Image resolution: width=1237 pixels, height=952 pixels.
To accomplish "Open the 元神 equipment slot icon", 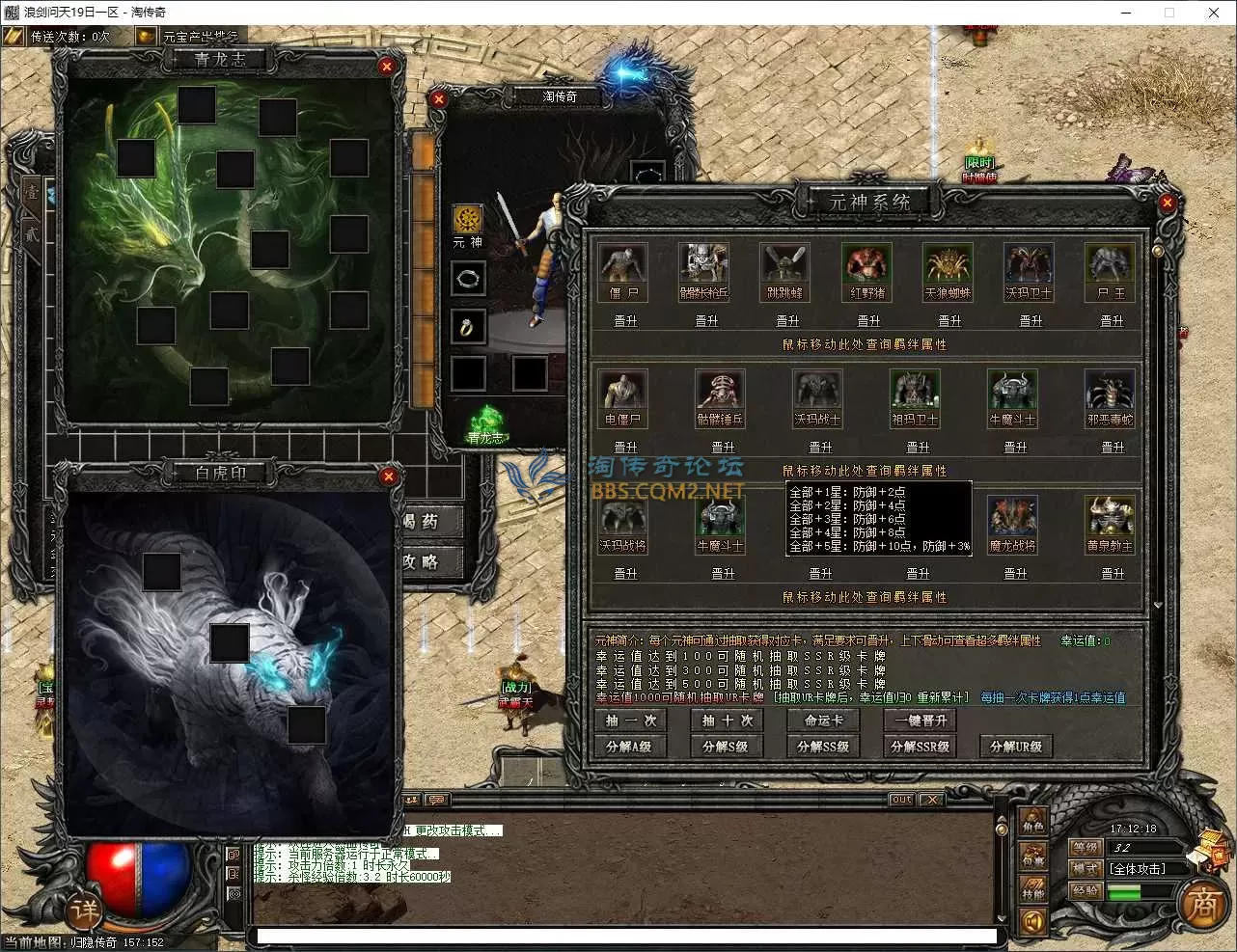I will point(468,219).
